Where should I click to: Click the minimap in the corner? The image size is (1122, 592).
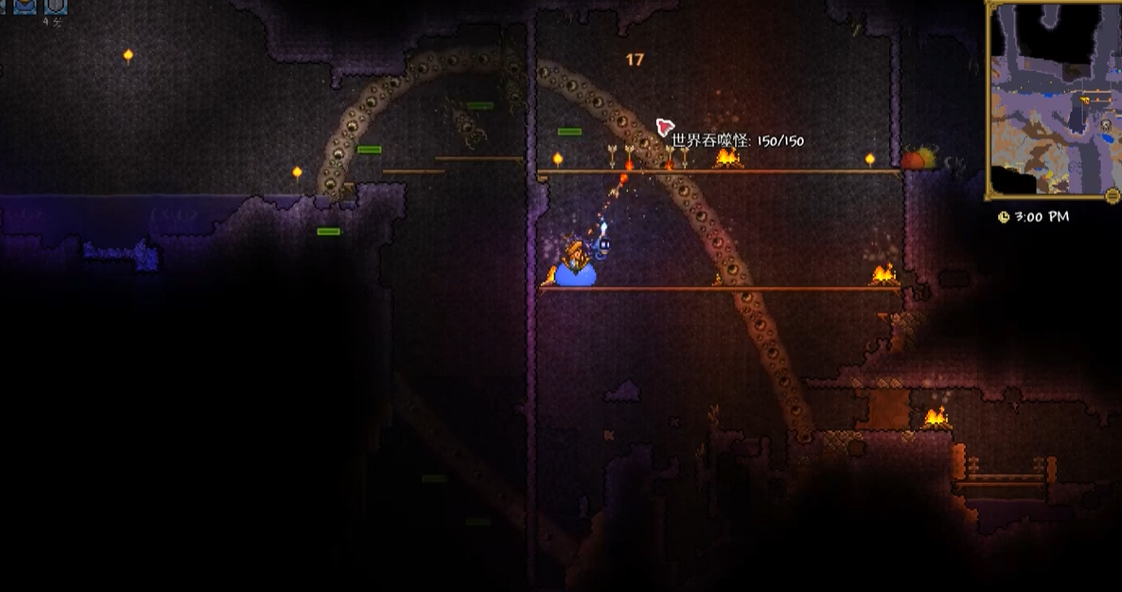(1054, 98)
